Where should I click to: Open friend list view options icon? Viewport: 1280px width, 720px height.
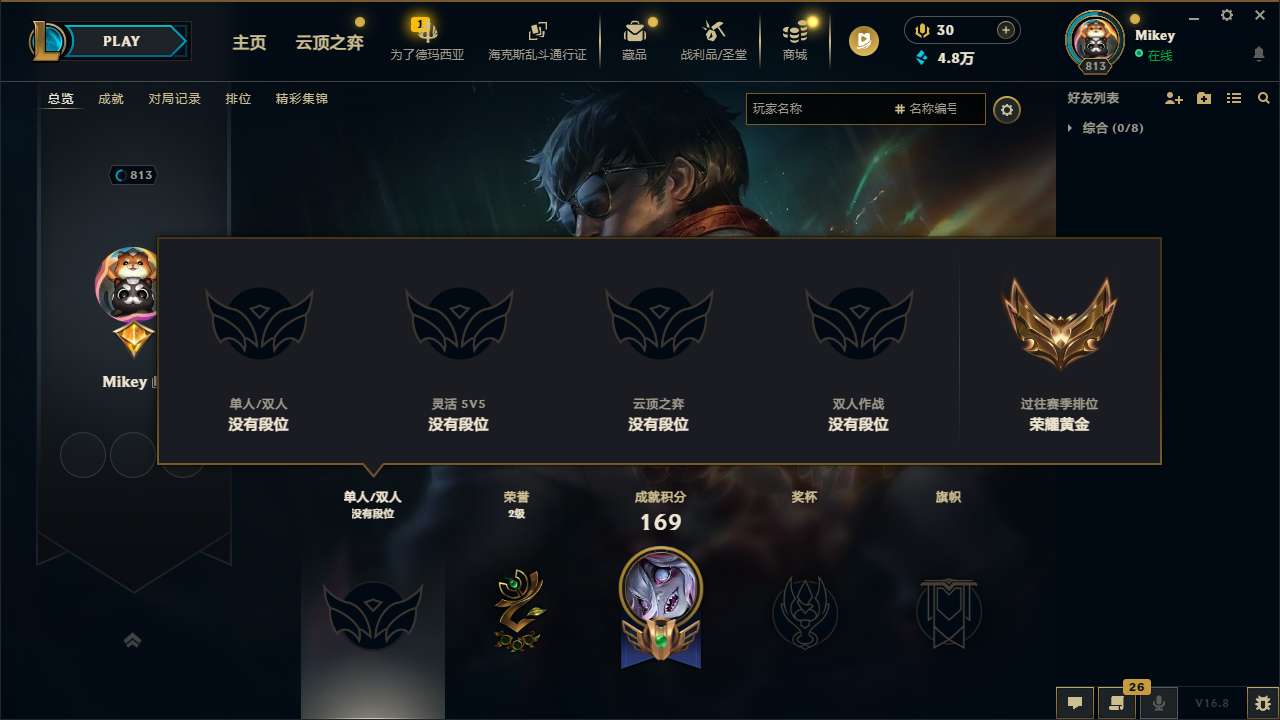pos(1233,98)
